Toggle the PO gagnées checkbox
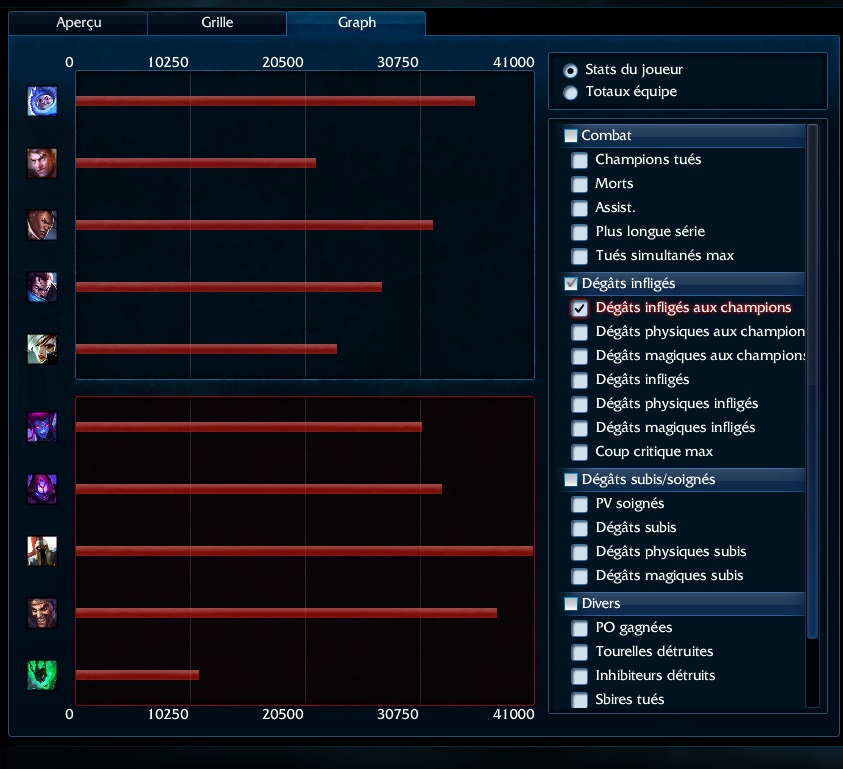The image size is (843, 769). point(580,628)
